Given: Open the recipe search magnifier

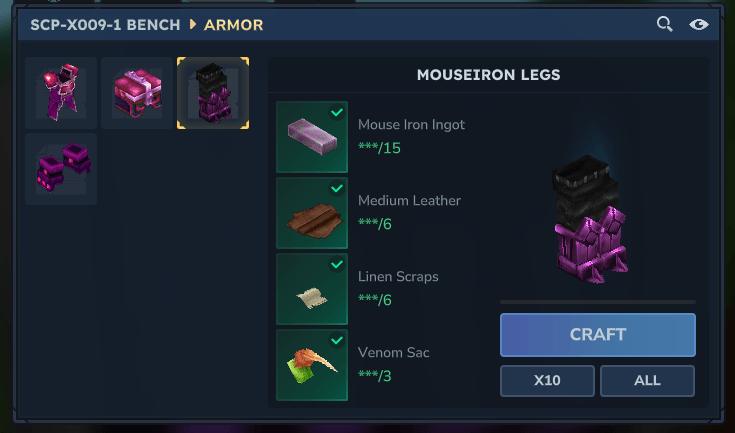Looking at the screenshot, I should (x=664, y=25).
